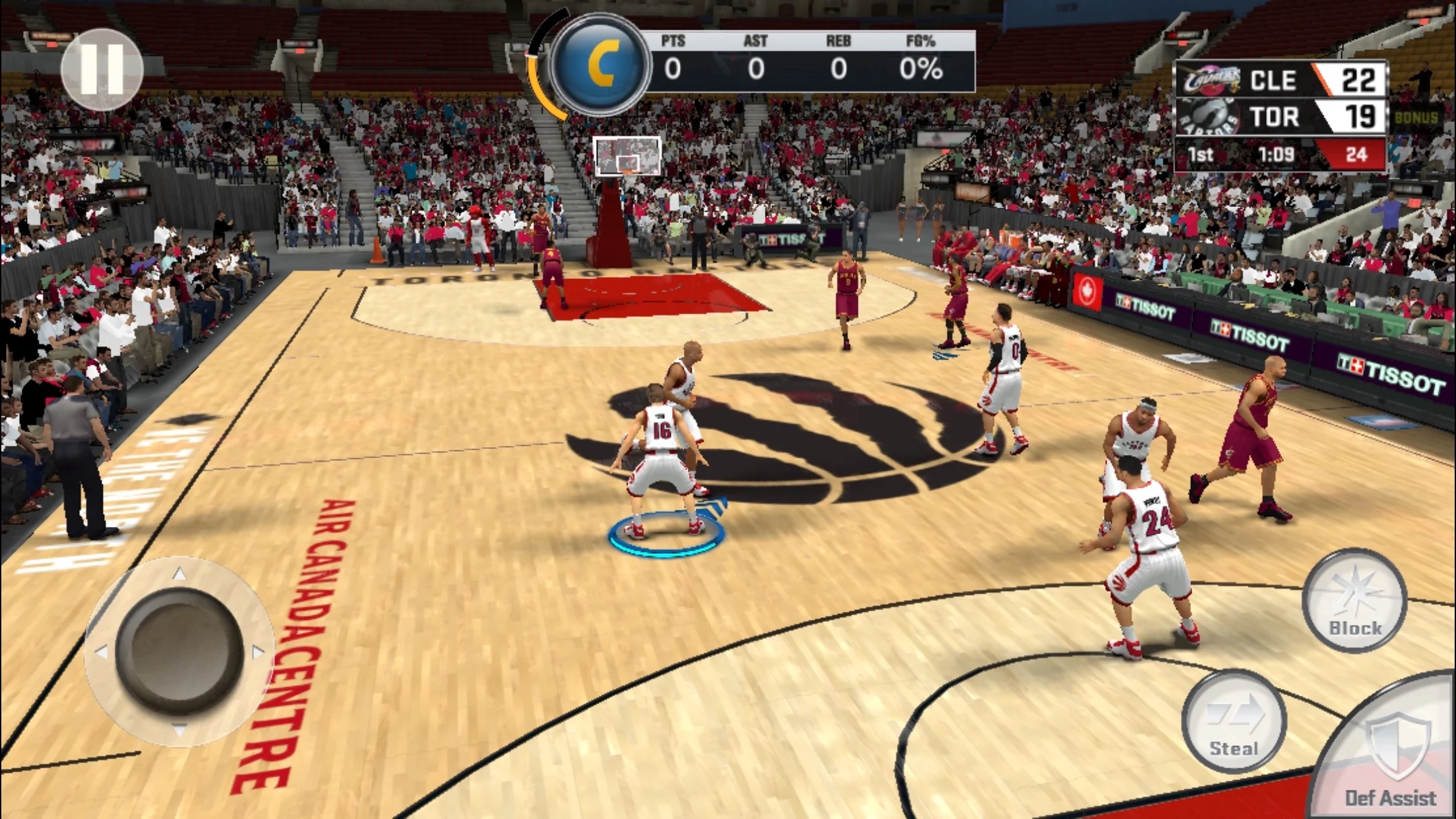Pause the game with the pause button

click(x=102, y=69)
